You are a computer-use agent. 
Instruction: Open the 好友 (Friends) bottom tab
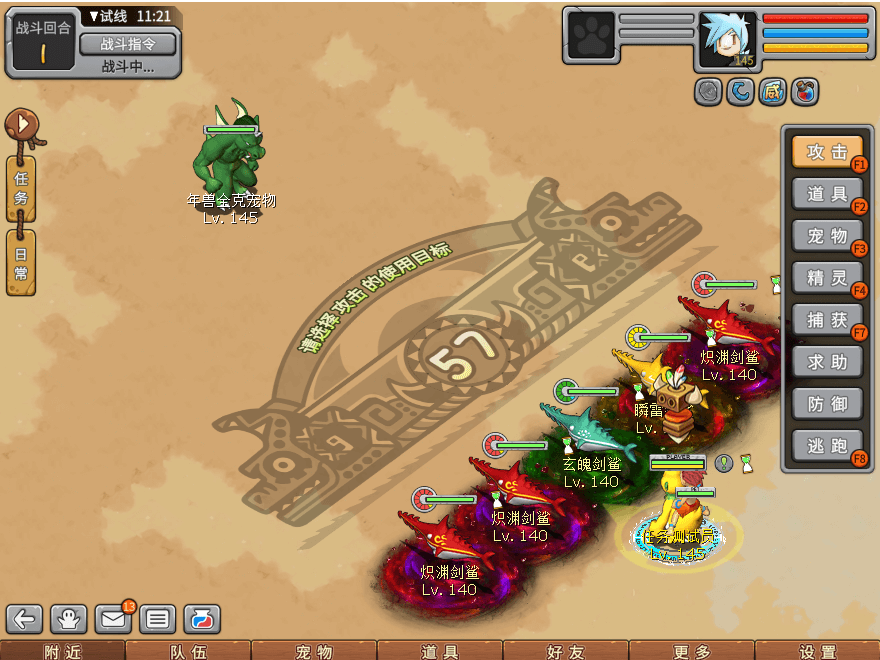coord(566,651)
